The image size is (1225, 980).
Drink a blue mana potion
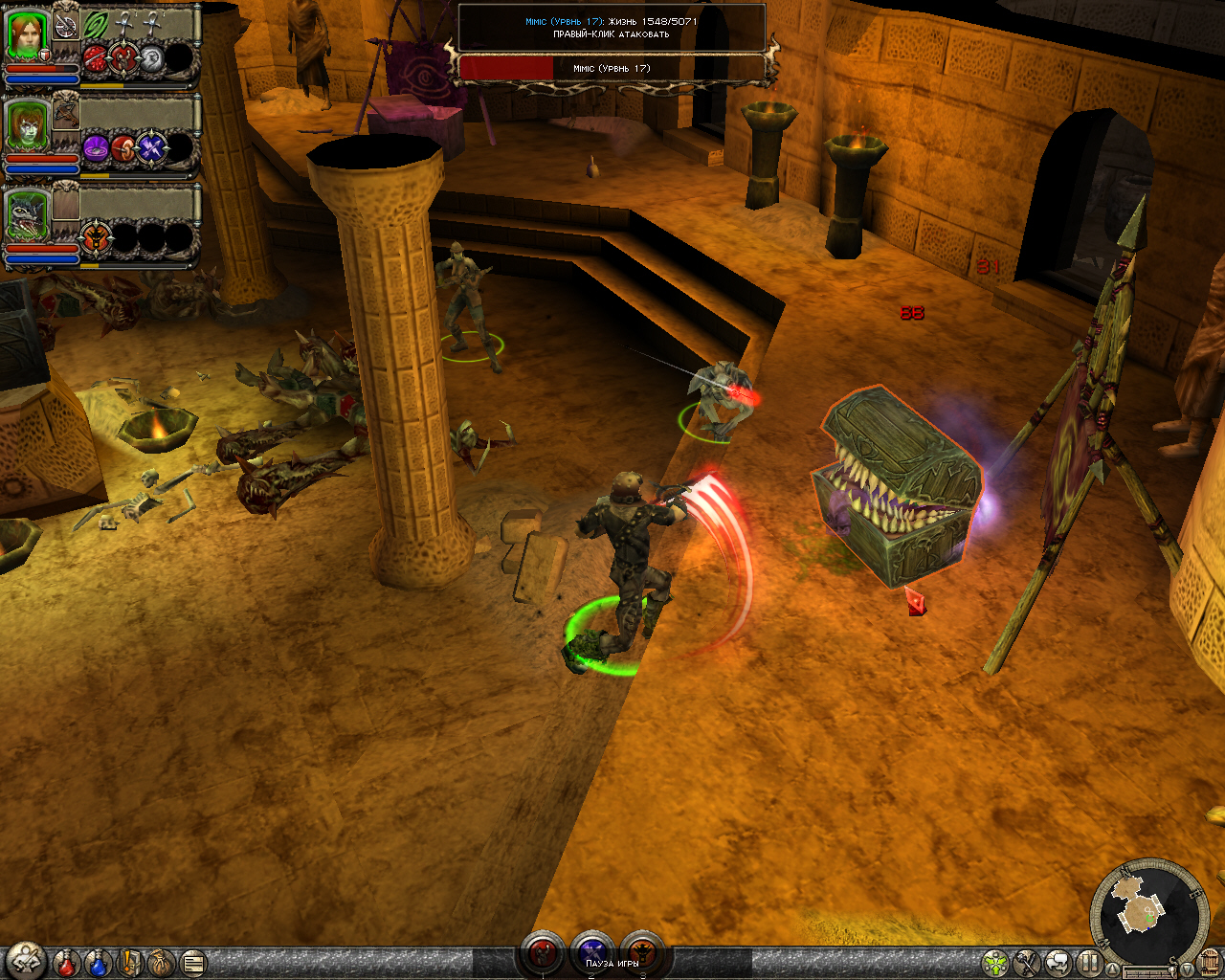pyautogui.click(x=98, y=963)
